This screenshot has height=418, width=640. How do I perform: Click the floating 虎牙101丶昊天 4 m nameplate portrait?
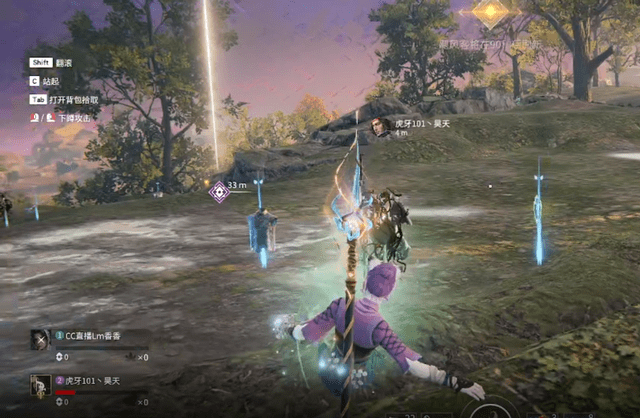point(381,126)
